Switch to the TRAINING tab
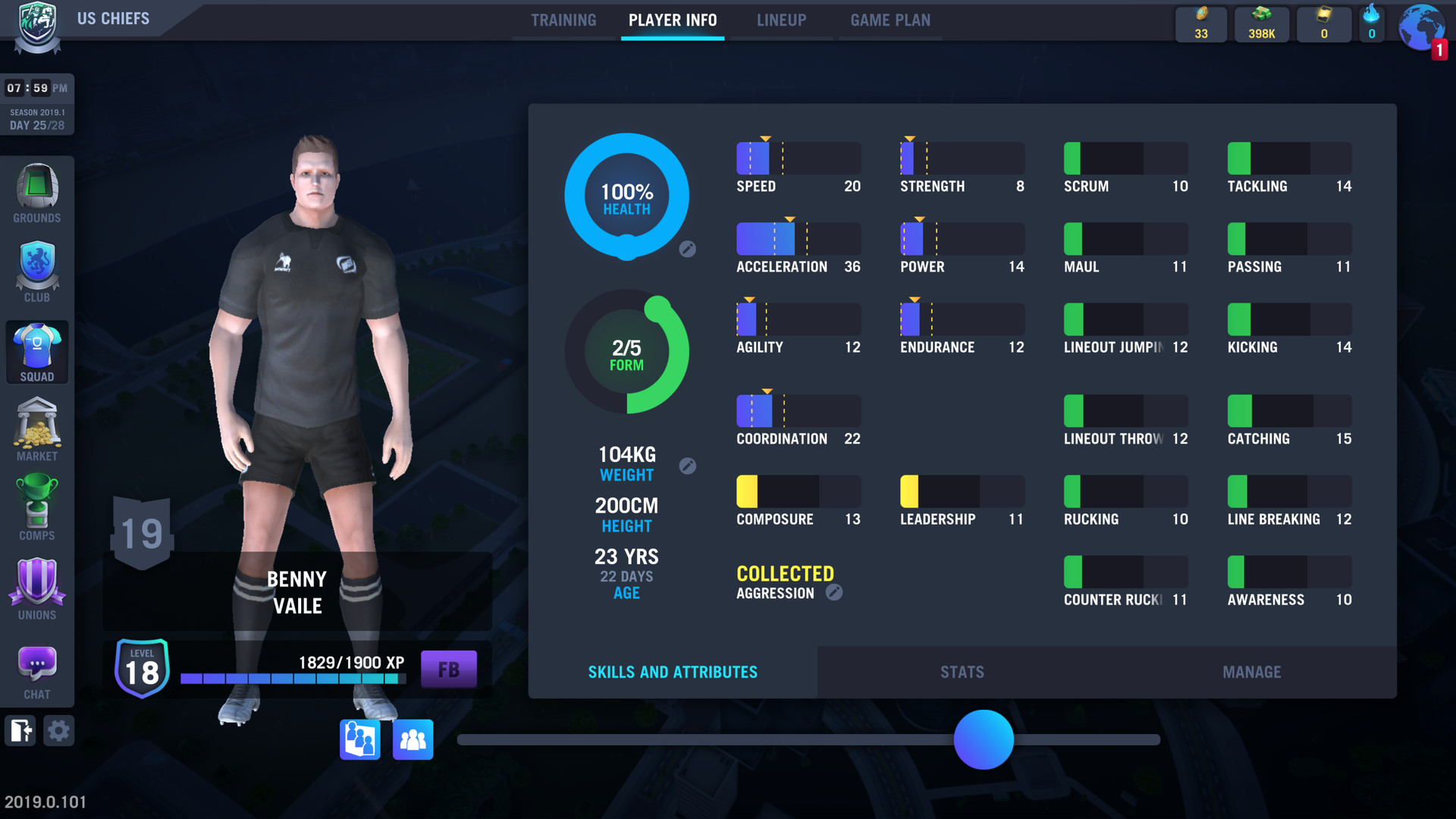 click(x=563, y=20)
